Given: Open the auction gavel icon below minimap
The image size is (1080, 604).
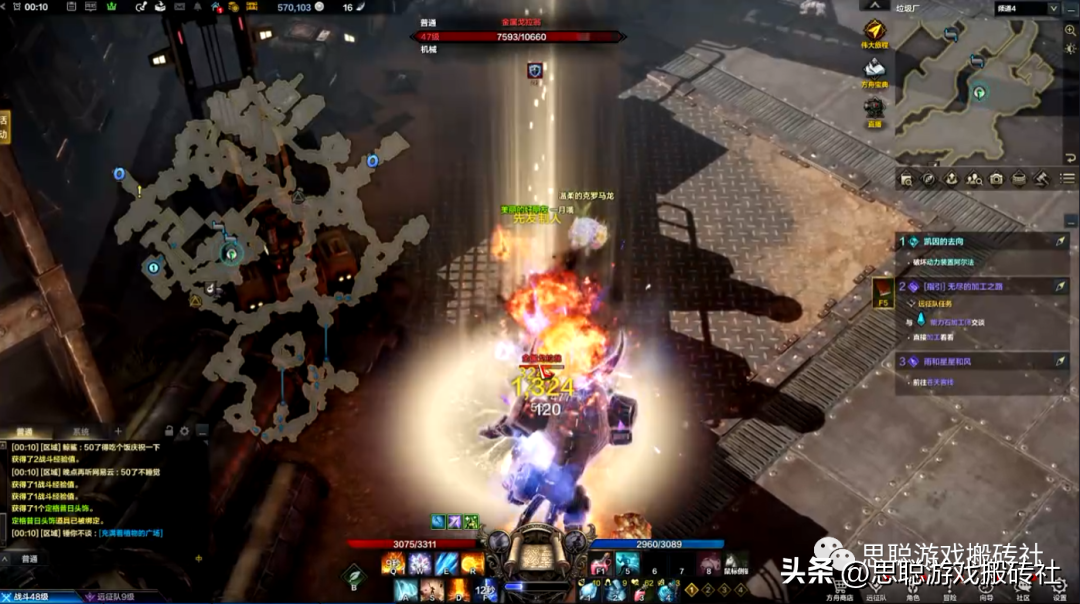Looking at the screenshot, I should point(1040,179).
